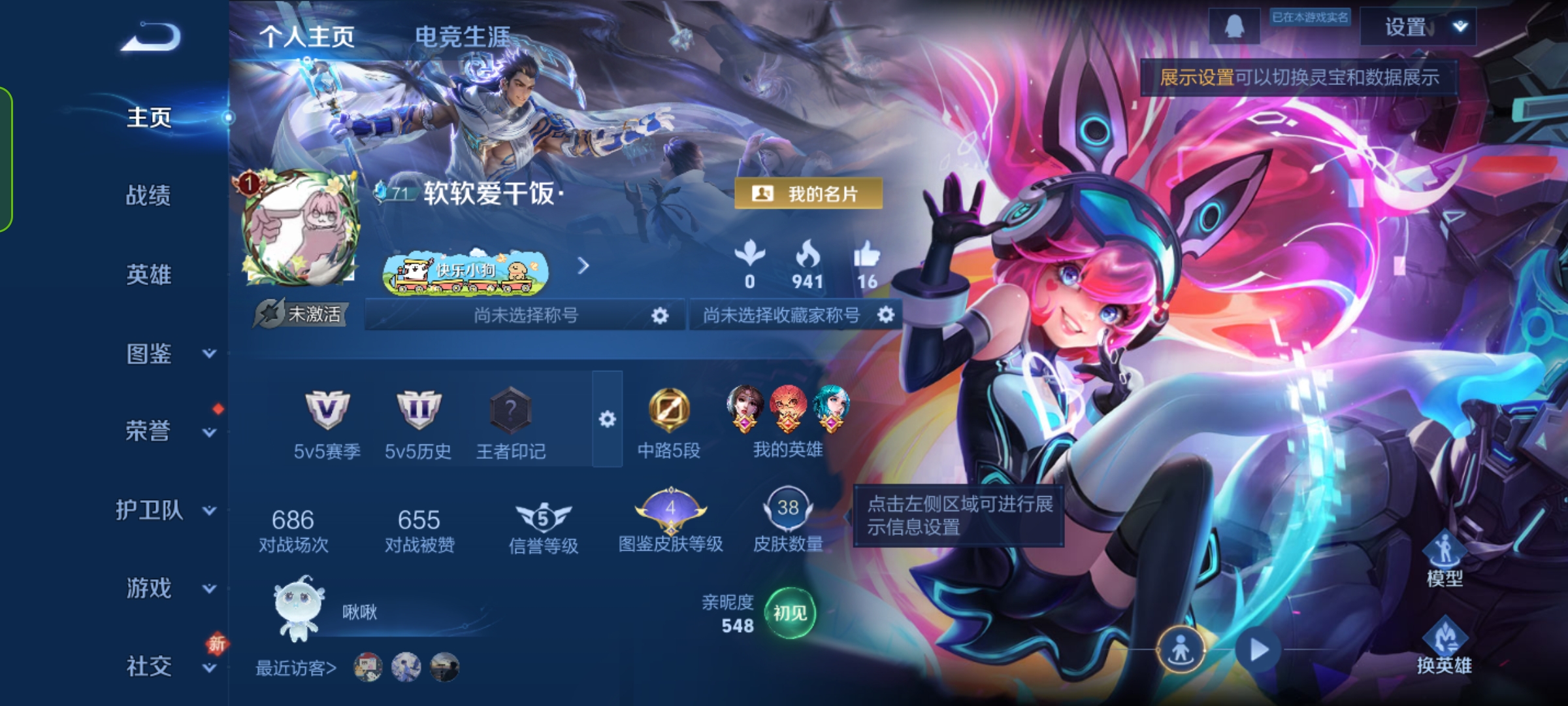Open the 战绩 menu entry
This screenshot has width=1568, height=706.
(148, 195)
